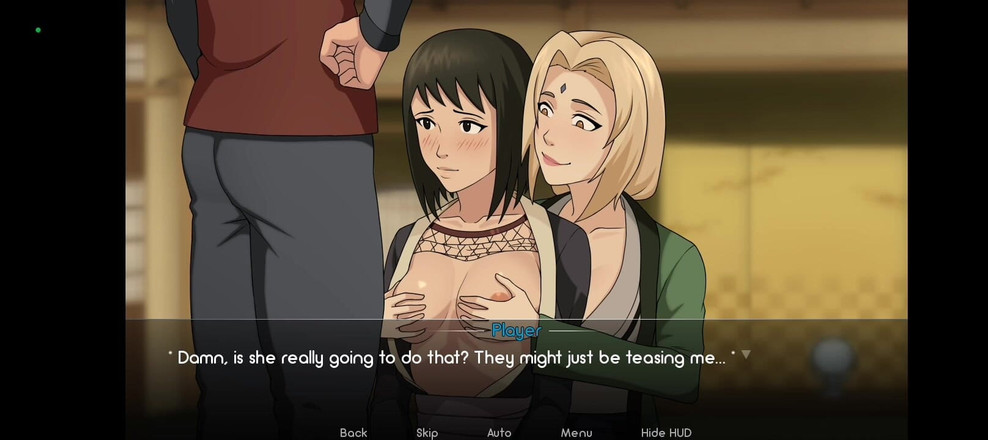Select Hide HUD to hide the interface
Image resolution: width=988 pixels, height=440 pixels.
coord(666,432)
